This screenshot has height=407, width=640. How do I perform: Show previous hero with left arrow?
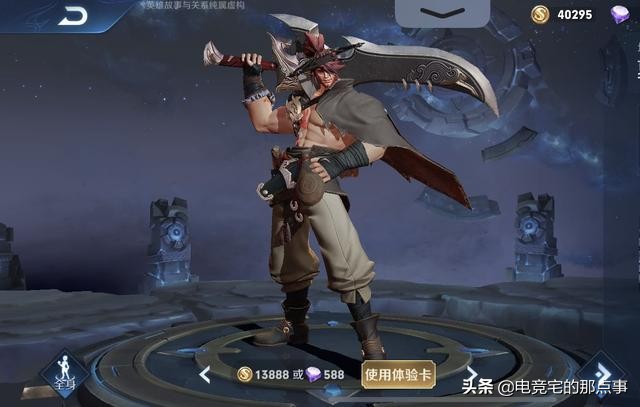pos(205,376)
